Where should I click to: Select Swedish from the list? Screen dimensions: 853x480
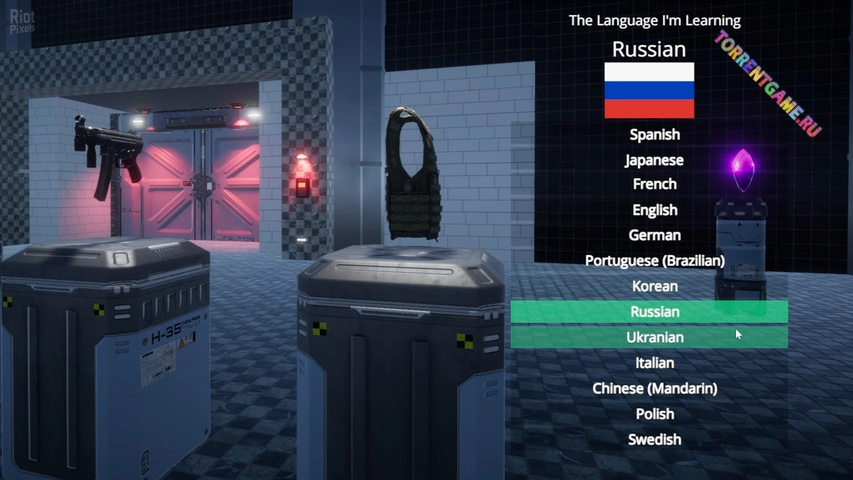[654, 439]
